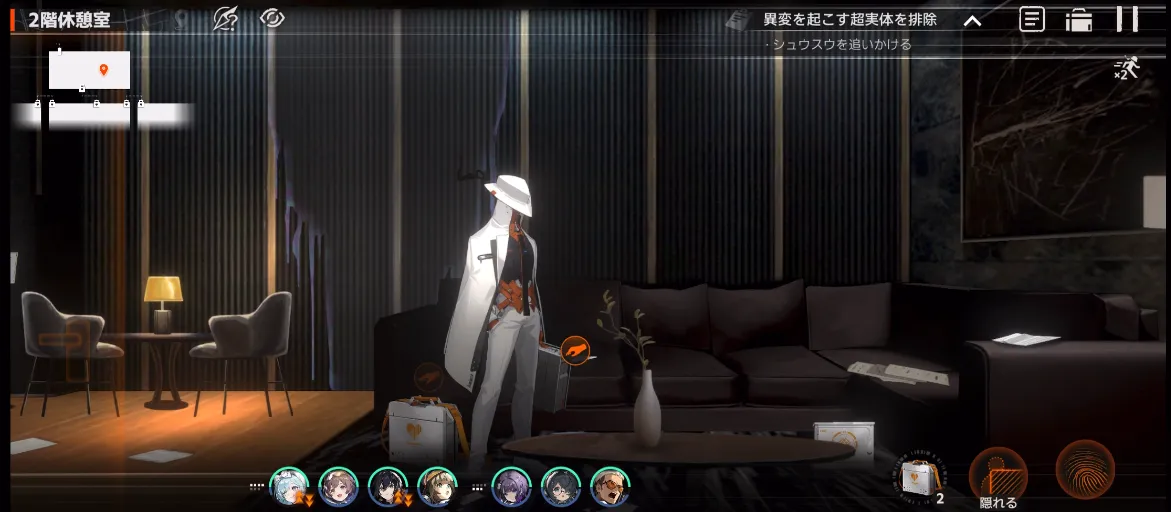This screenshot has height=512, width=1171.
Task: Open the log document icon
Action: pos(1032,19)
